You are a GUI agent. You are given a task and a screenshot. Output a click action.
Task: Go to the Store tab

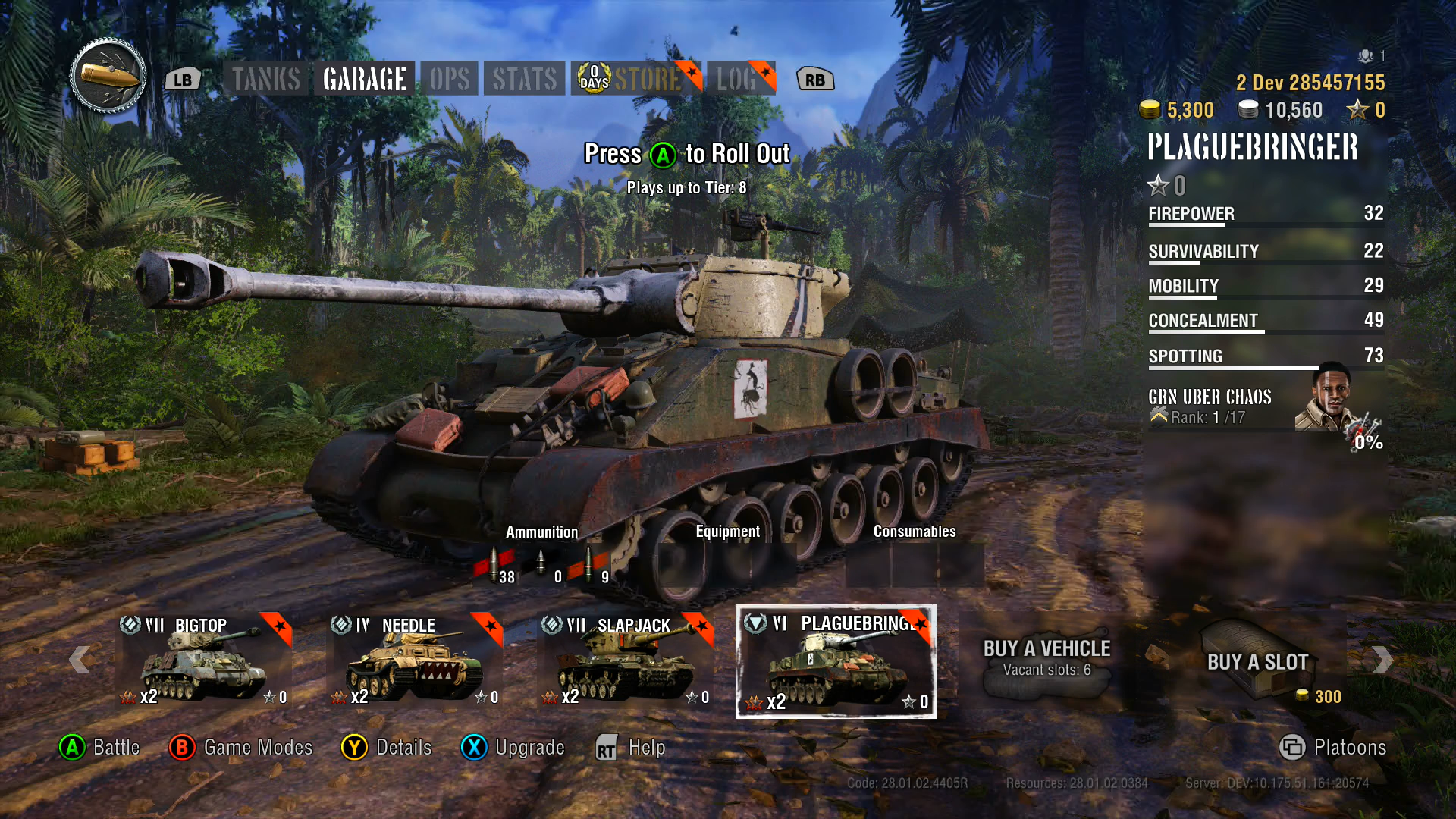tap(635, 79)
